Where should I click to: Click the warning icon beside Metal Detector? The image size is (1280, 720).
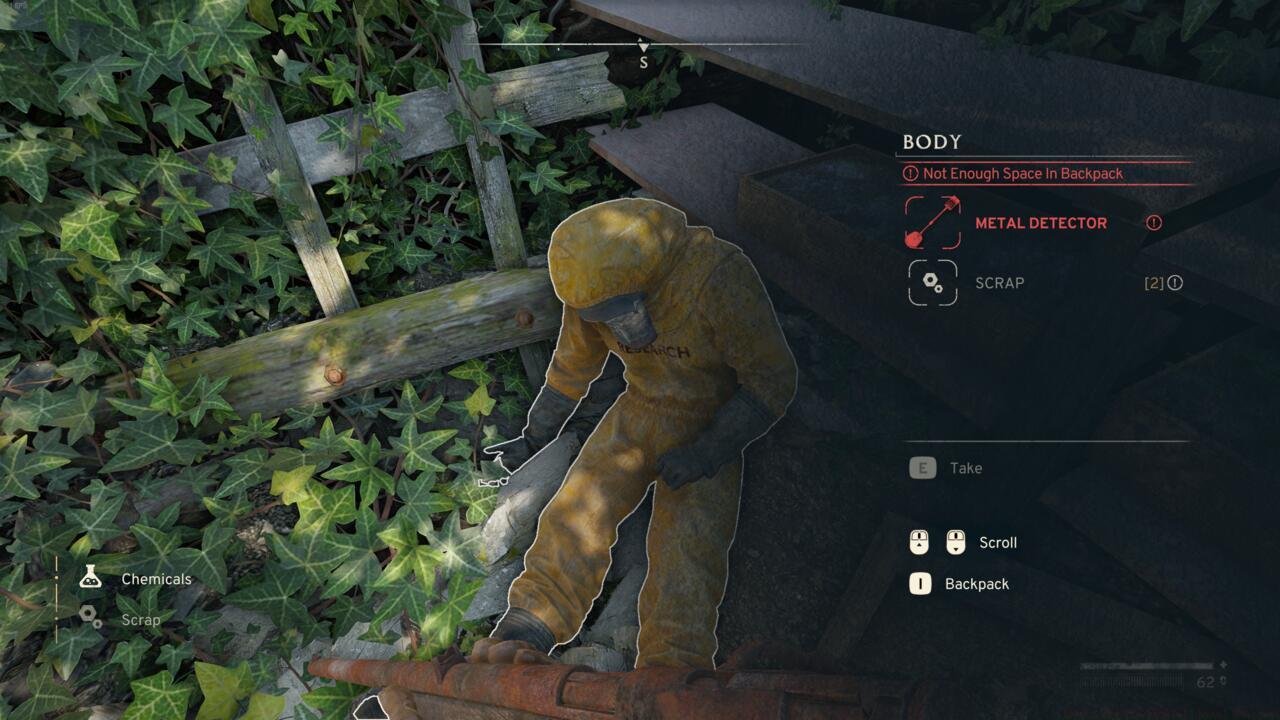coord(1154,223)
